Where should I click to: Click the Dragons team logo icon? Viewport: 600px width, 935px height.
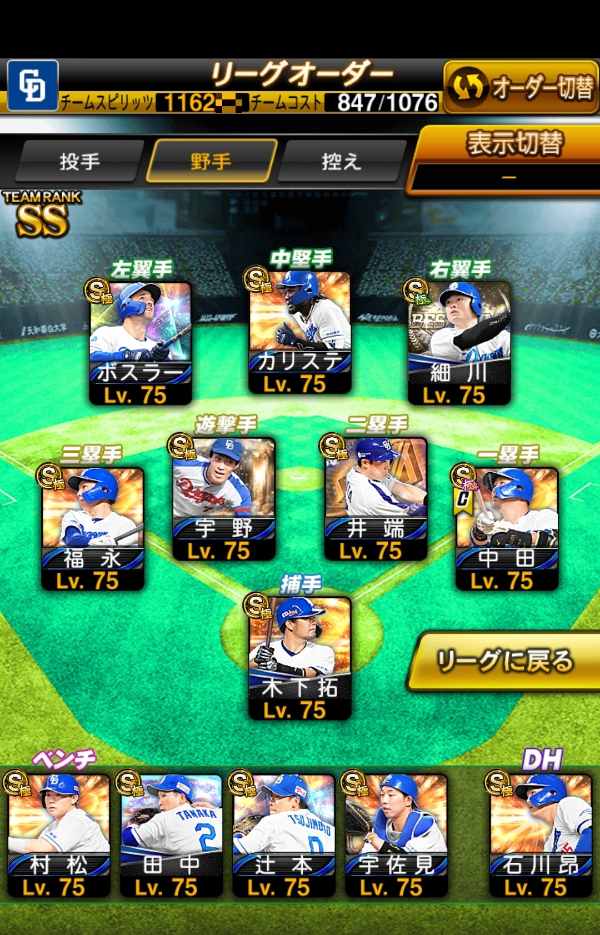pos(32,85)
